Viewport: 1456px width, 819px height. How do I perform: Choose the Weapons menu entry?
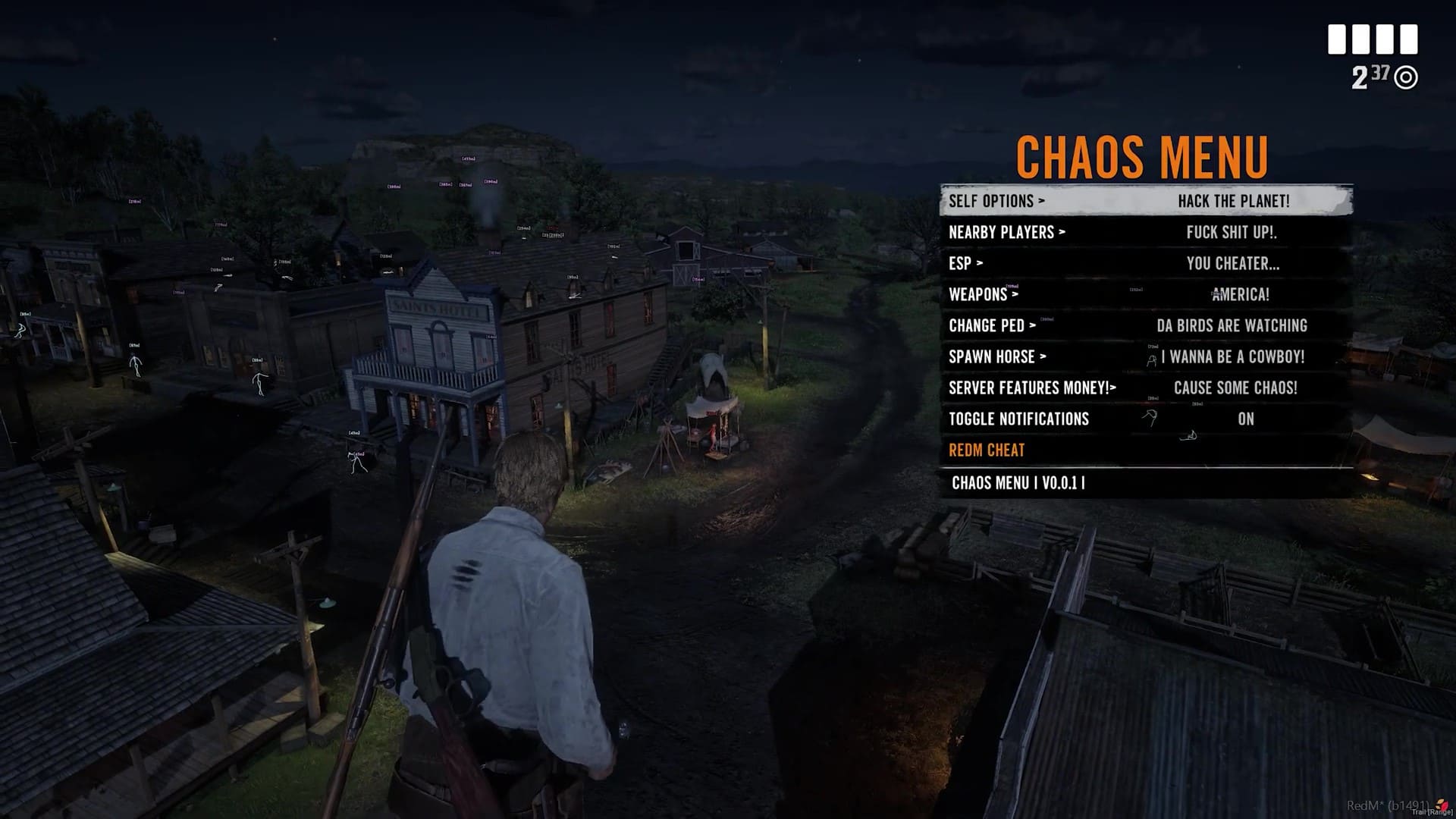click(983, 294)
